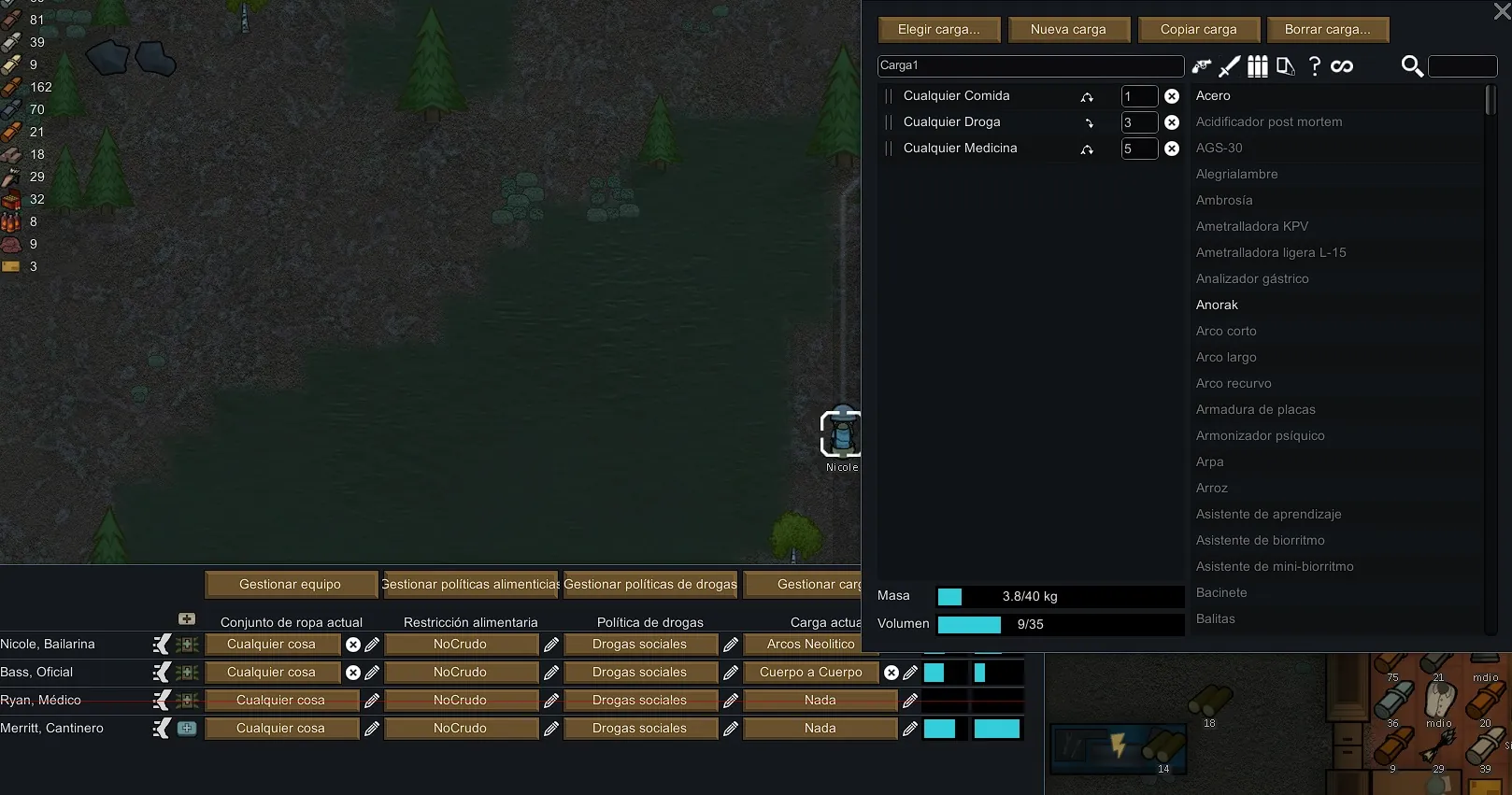Select the quantity field for 'Cualquier Medicina'
This screenshot has width=1512, height=795.
[x=1139, y=149]
